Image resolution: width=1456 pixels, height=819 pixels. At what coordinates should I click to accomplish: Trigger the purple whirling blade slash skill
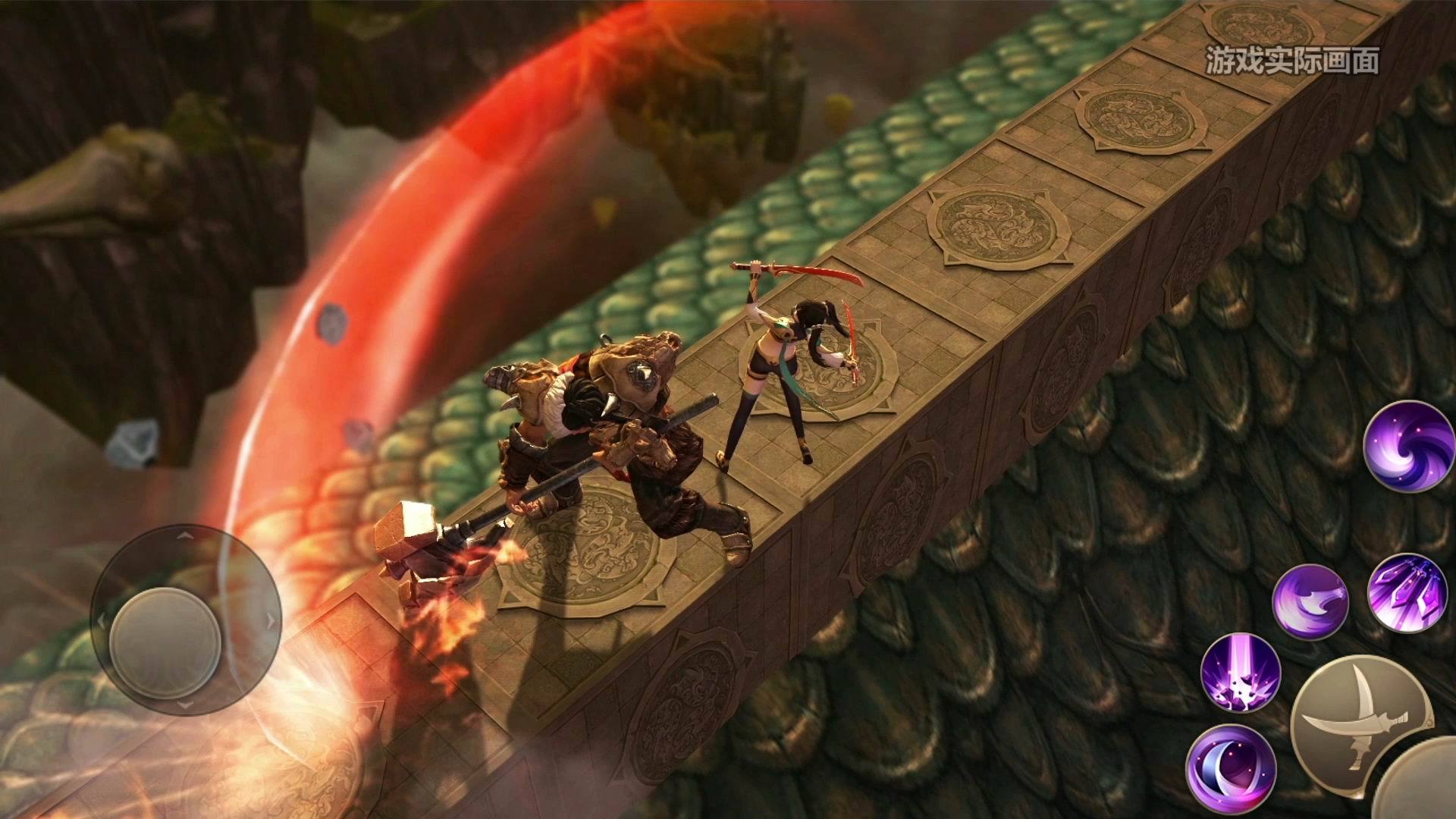click(x=1310, y=601)
